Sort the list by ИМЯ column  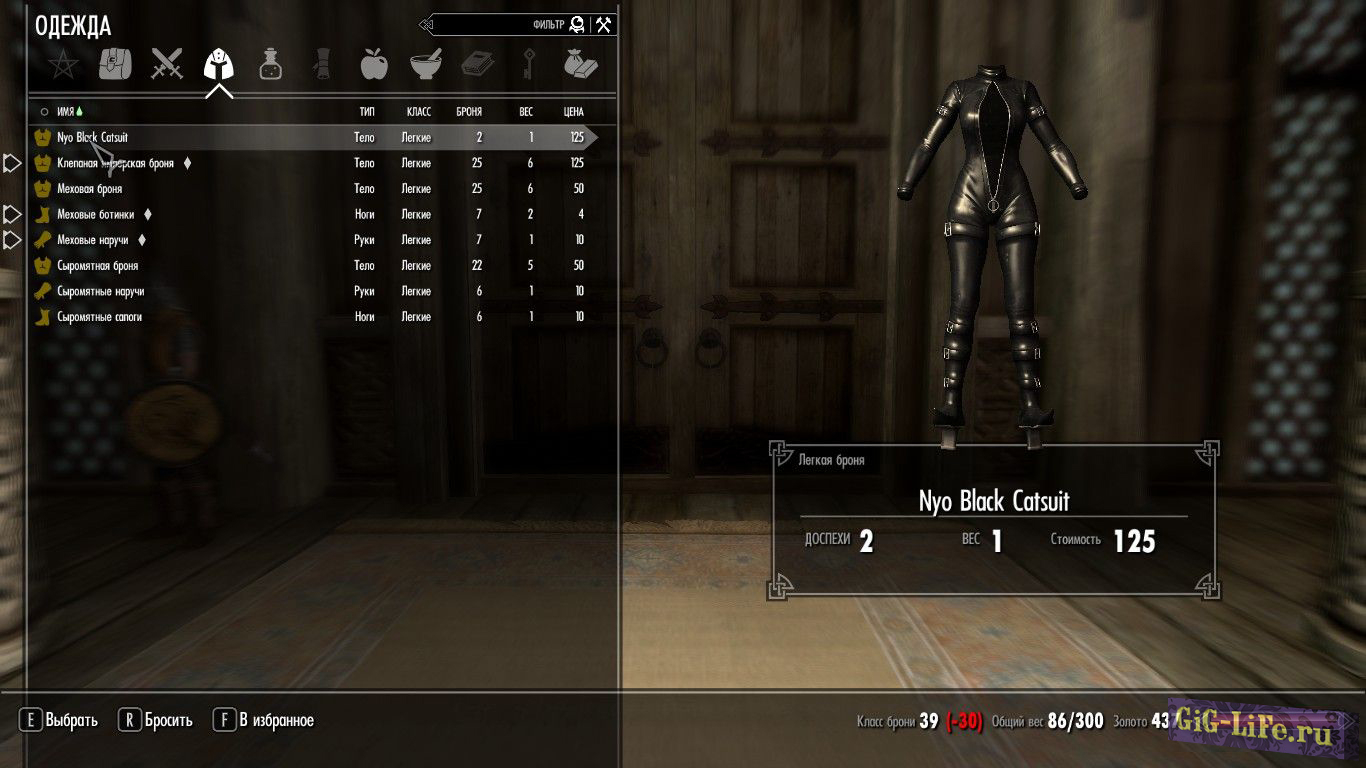66,112
